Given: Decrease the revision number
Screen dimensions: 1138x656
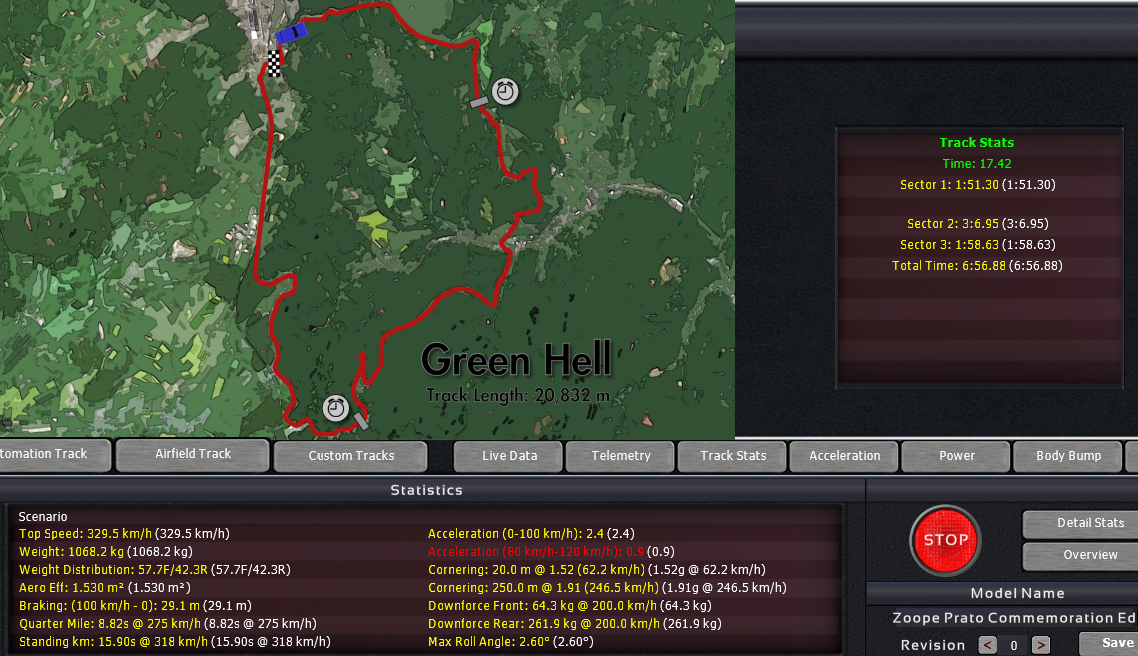Looking at the screenshot, I should pyautogui.click(x=987, y=645).
